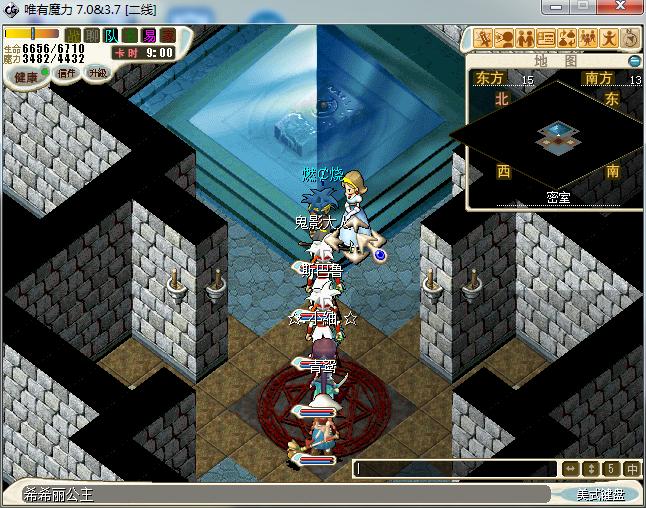The width and height of the screenshot is (646, 508).
Task: Click the 升級 level-up button
Action: pyautogui.click(x=97, y=73)
